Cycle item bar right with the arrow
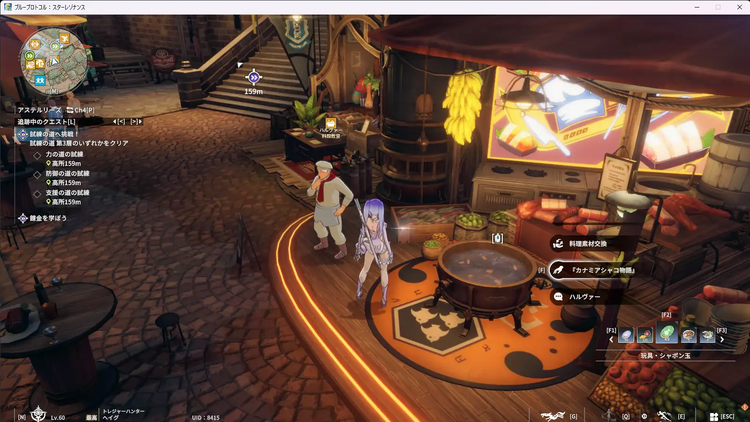Screen dimensions: 750x422 (x=722, y=337)
